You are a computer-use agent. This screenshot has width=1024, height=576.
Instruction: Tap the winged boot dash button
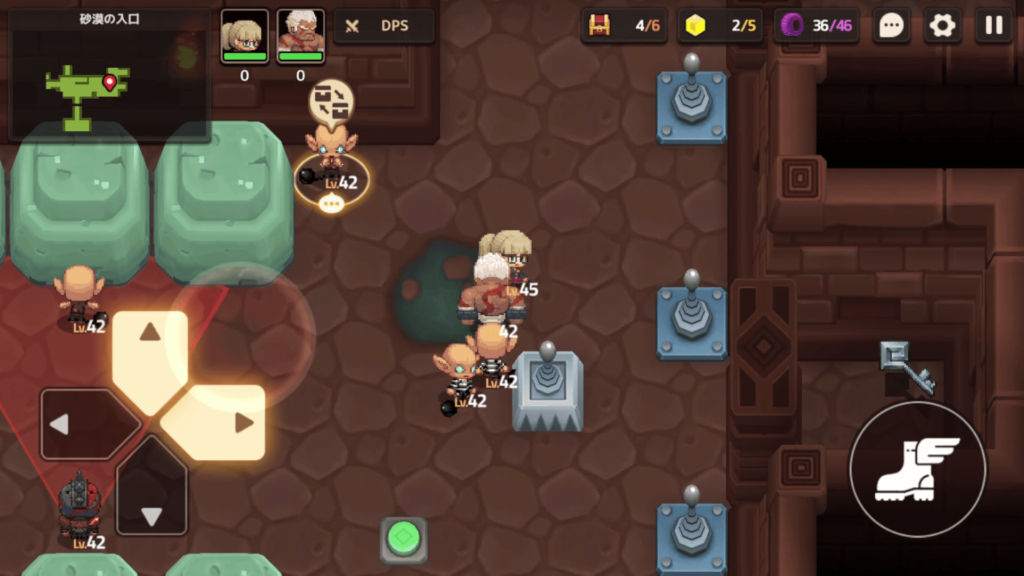point(917,469)
